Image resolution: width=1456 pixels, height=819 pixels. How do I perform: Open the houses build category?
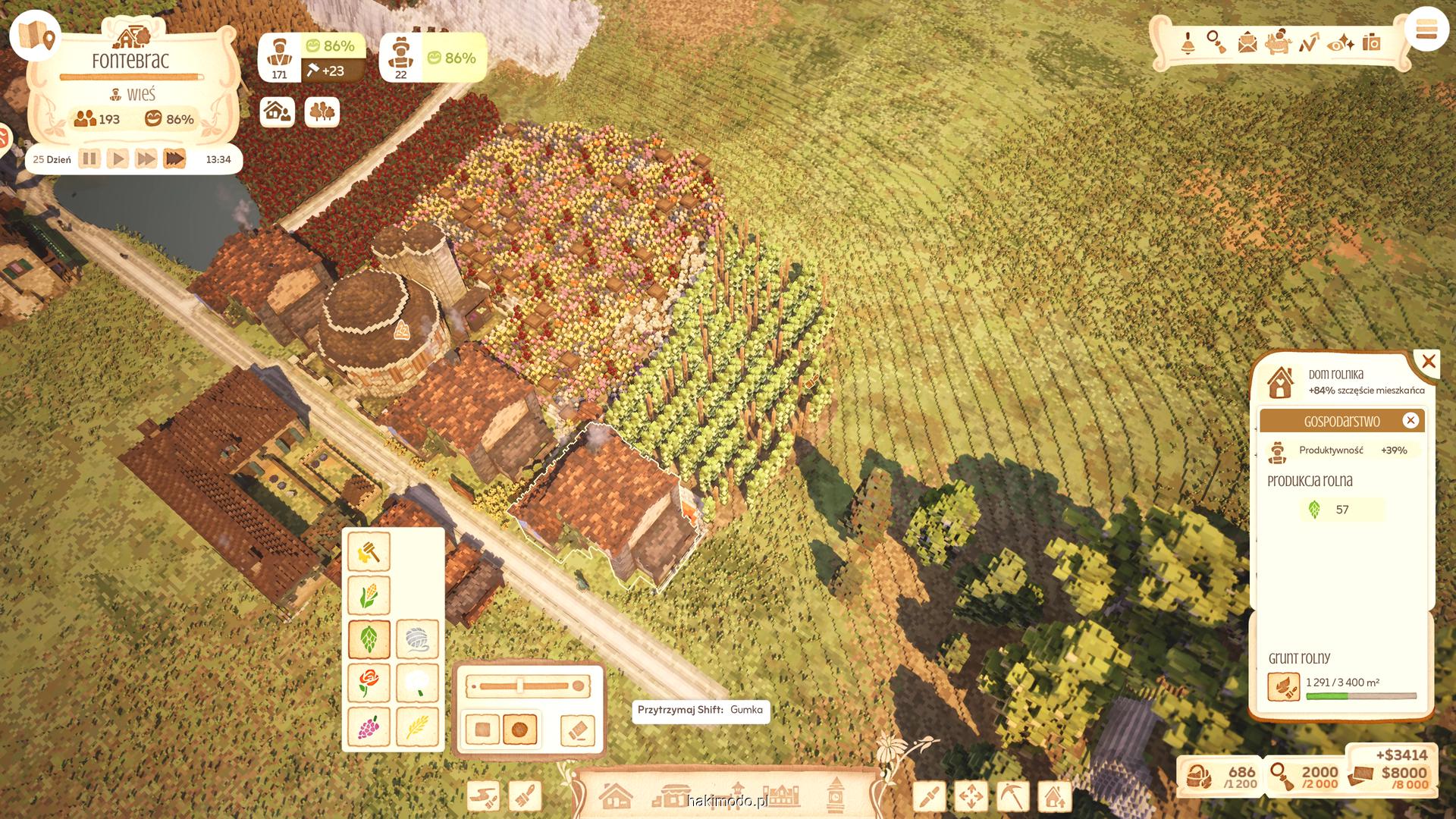click(615, 796)
